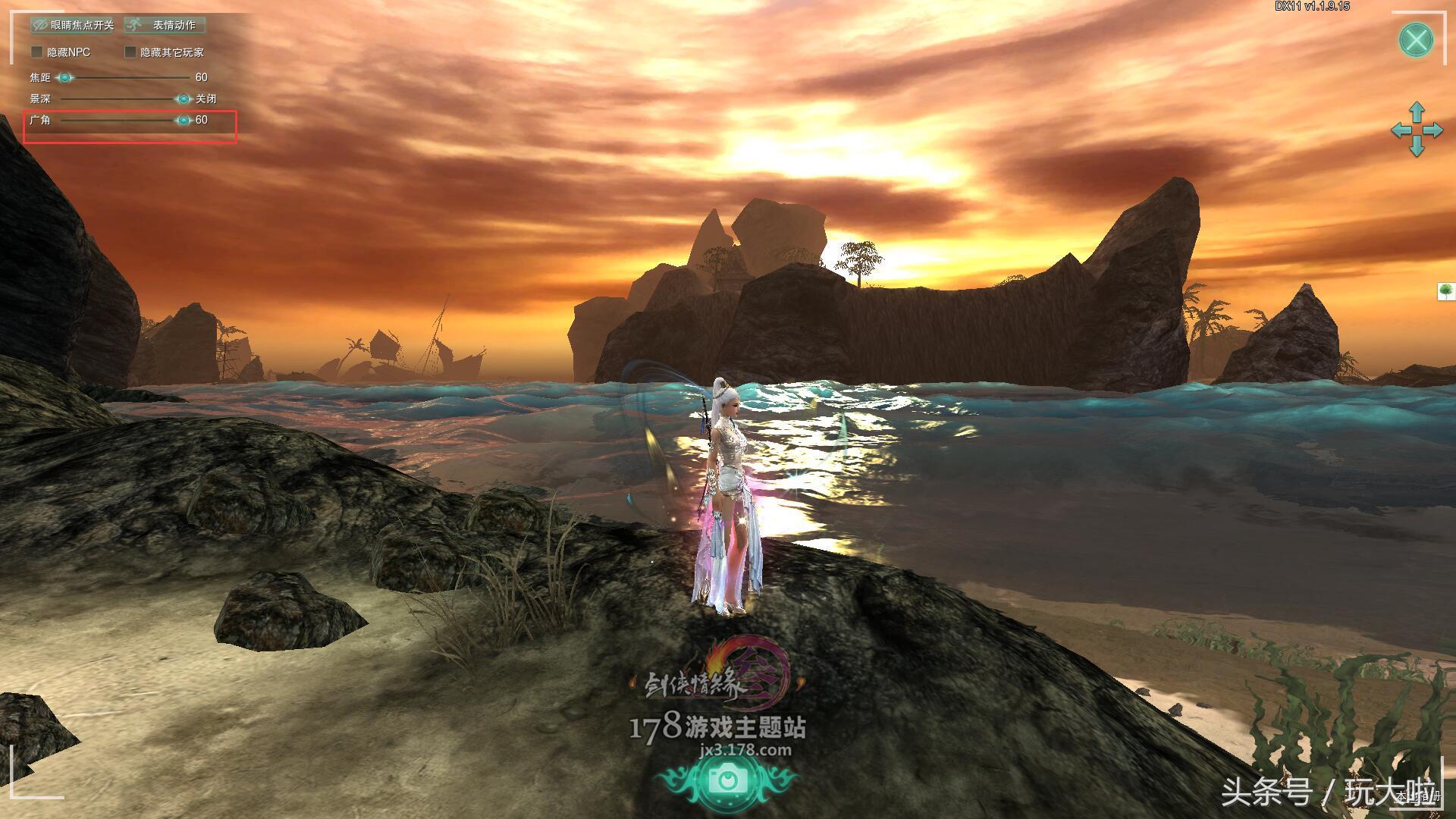This screenshot has height=819, width=1456.
Task: Open the local album text link
Action: 1417,796
